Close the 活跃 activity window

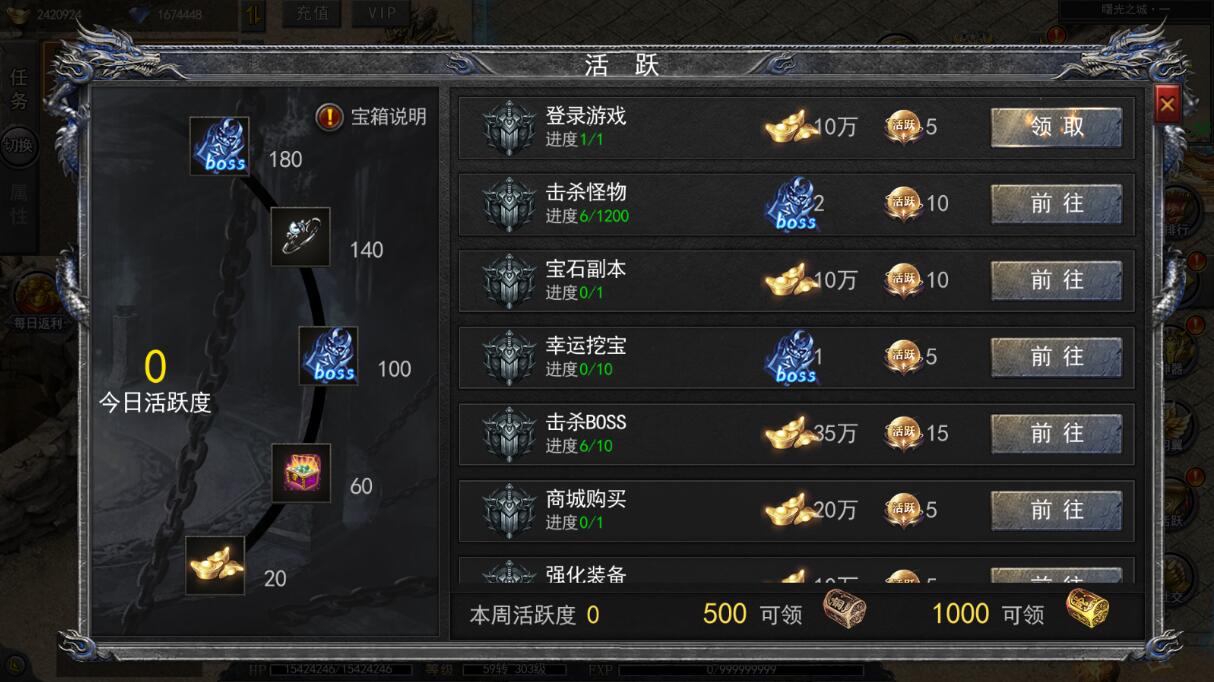pyautogui.click(x=1167, y=103)
